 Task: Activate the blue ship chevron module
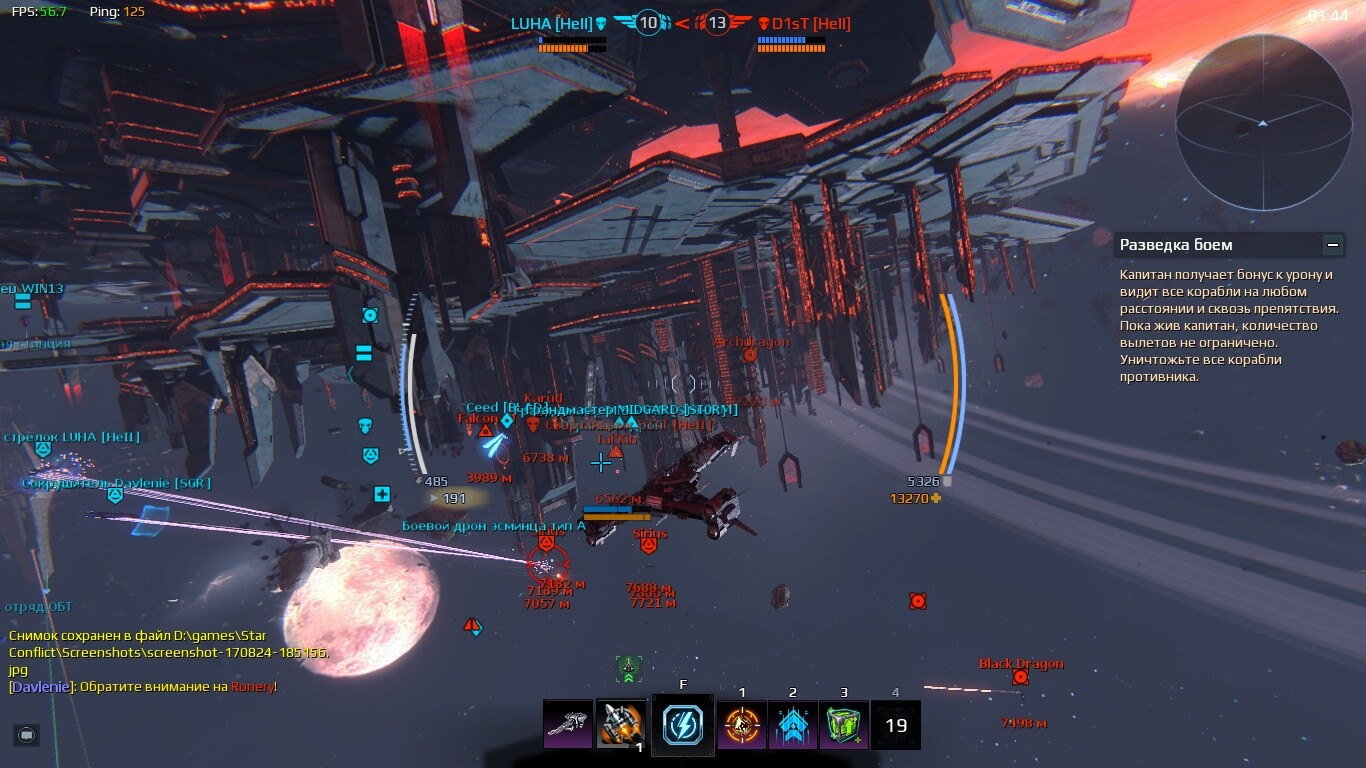[793, 724]
